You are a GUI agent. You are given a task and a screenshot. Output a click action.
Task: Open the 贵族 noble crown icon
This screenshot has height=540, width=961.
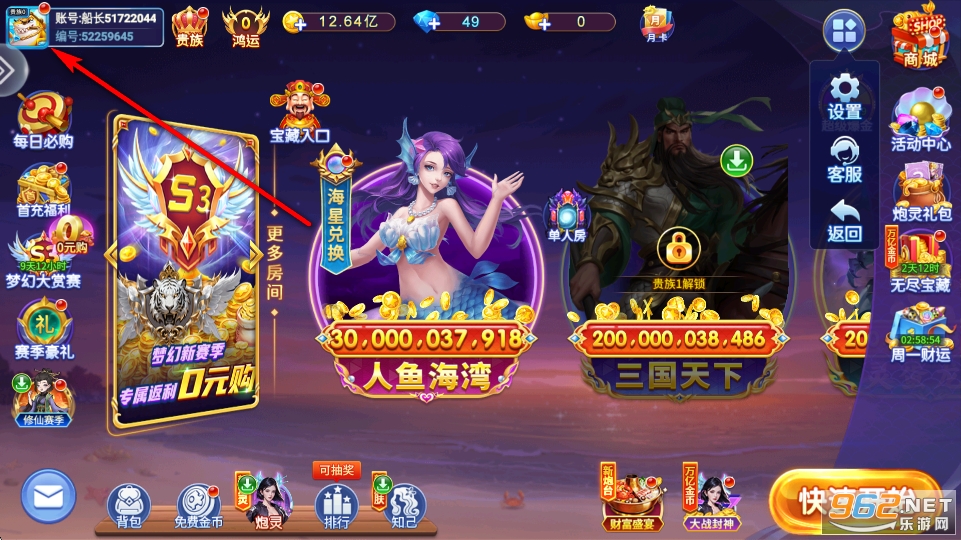coord(189,24)
